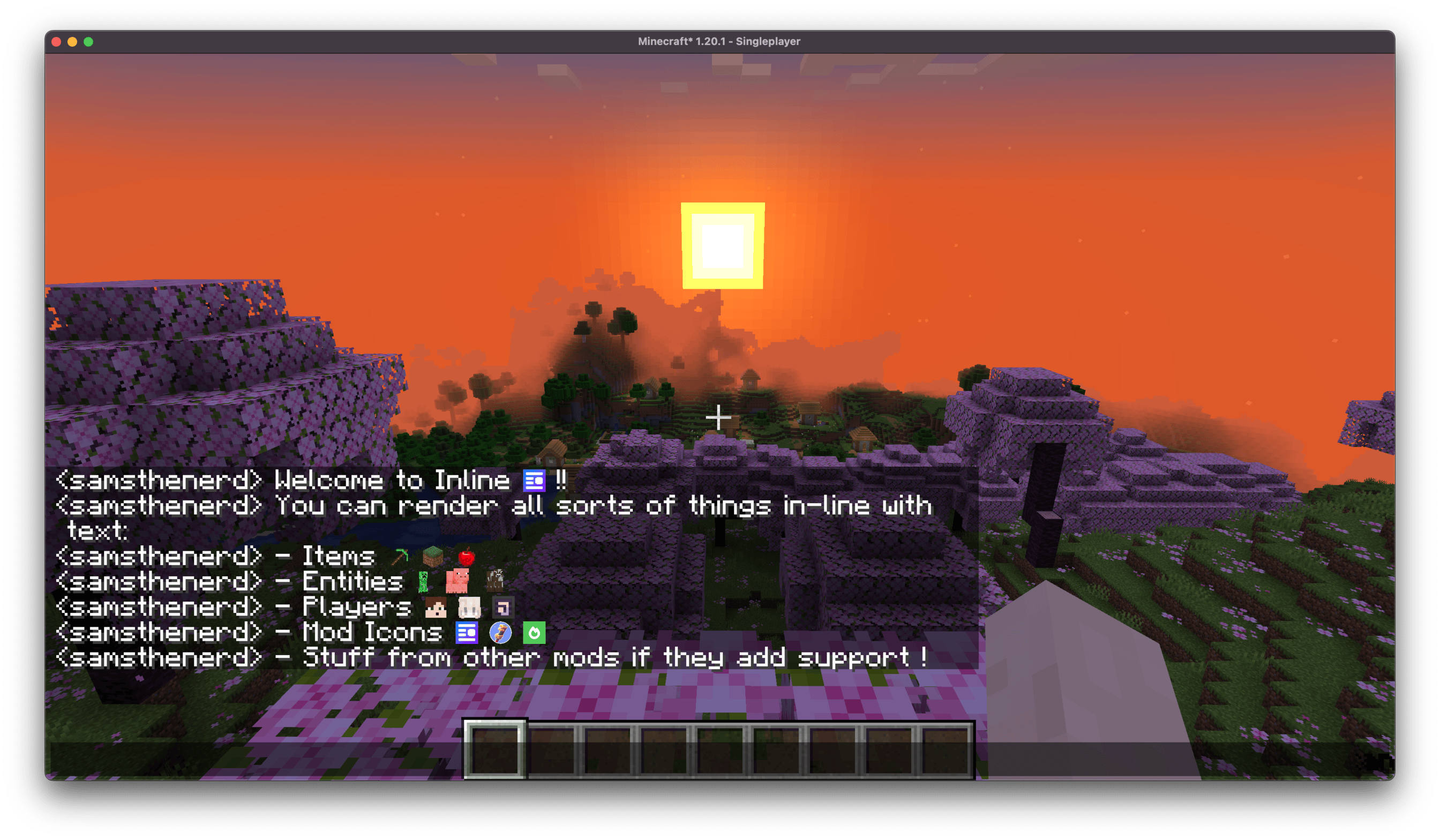Screen dimensions: 1440x840
Task: Click the Inline icon in the Welcome message
Action: click(x=534, y=481)
